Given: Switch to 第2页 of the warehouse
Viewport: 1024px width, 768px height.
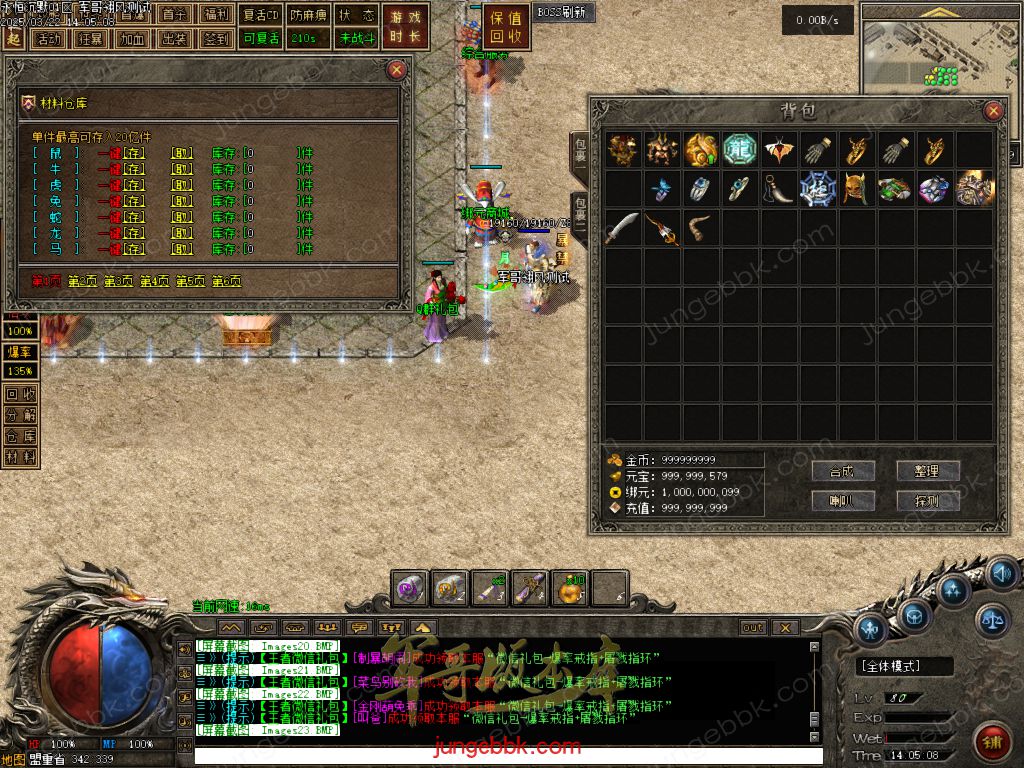Looking at the screenshot, I should pos(85,282).
